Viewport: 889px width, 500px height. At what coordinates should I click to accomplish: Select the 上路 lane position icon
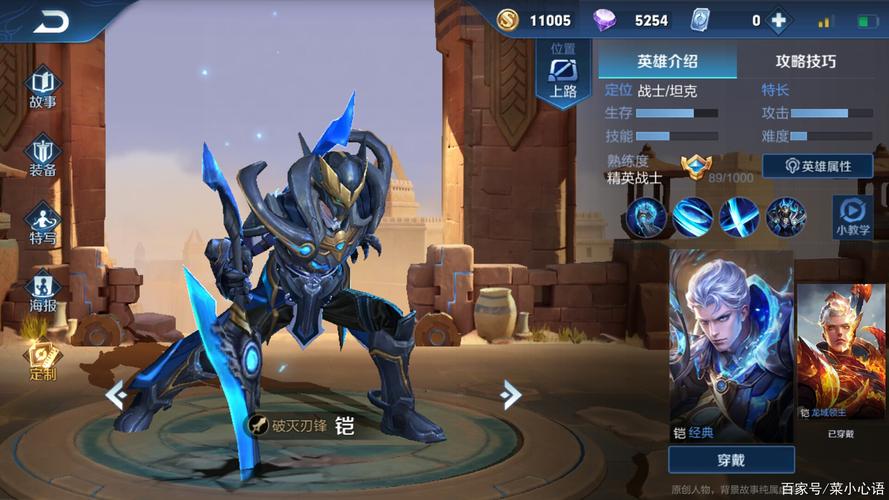click(x=563, y=76)
